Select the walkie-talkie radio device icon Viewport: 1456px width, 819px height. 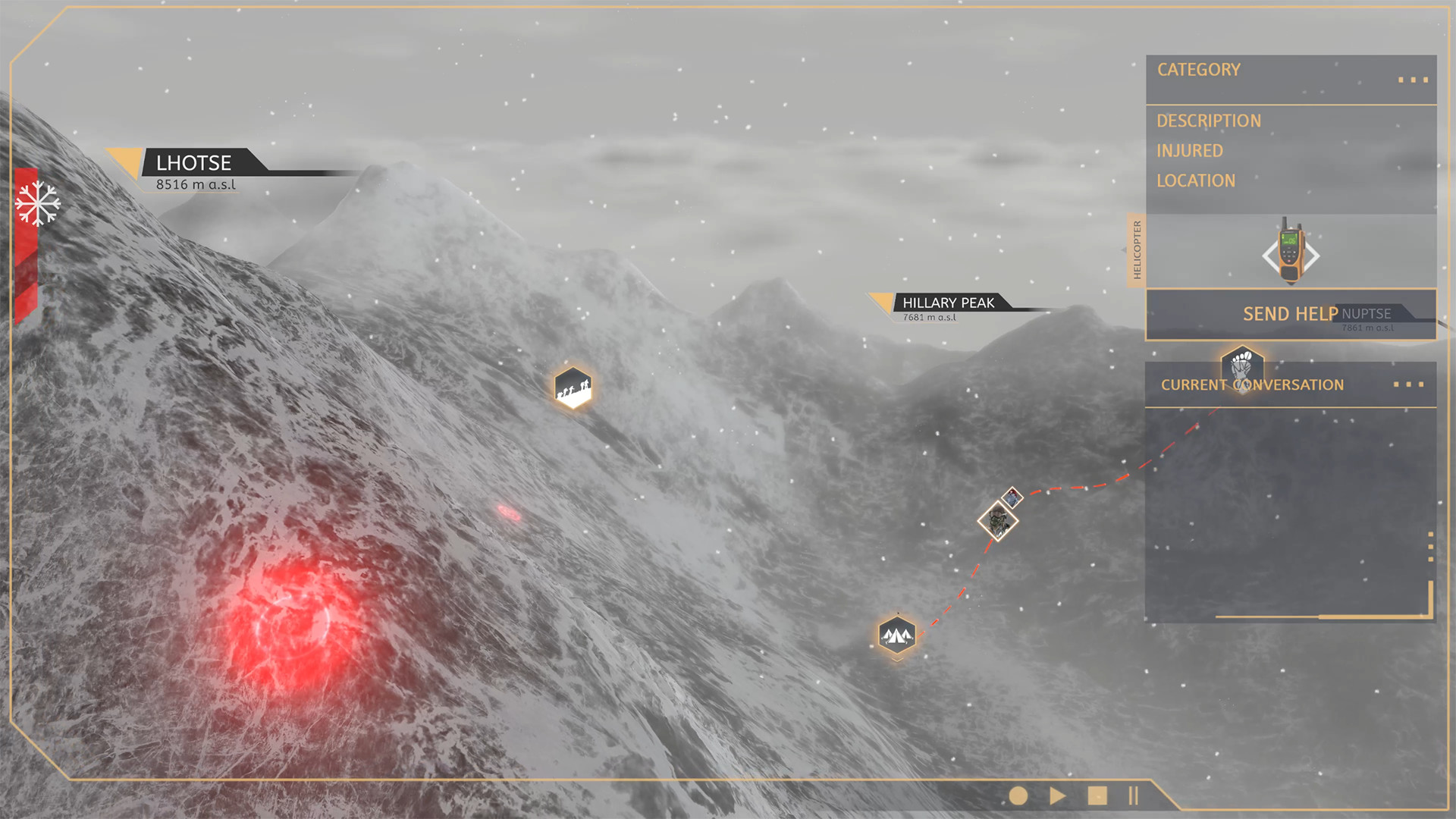pyautogui.click(x=1289, y=254)
